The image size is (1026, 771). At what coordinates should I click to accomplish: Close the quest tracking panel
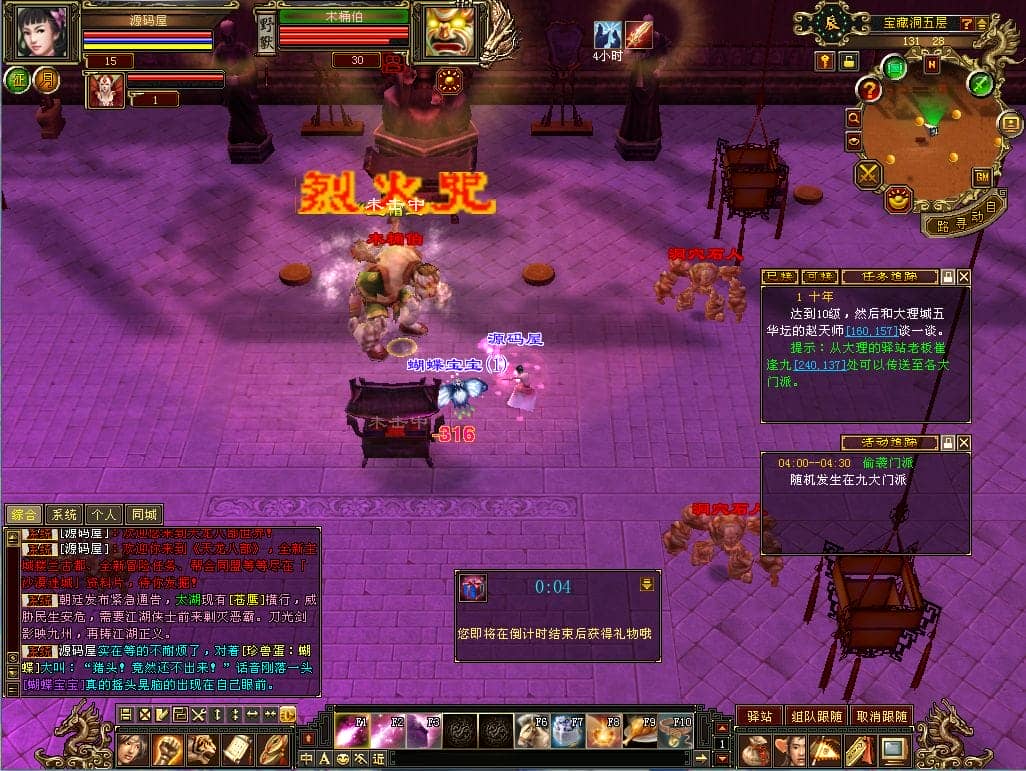point(963,276)
